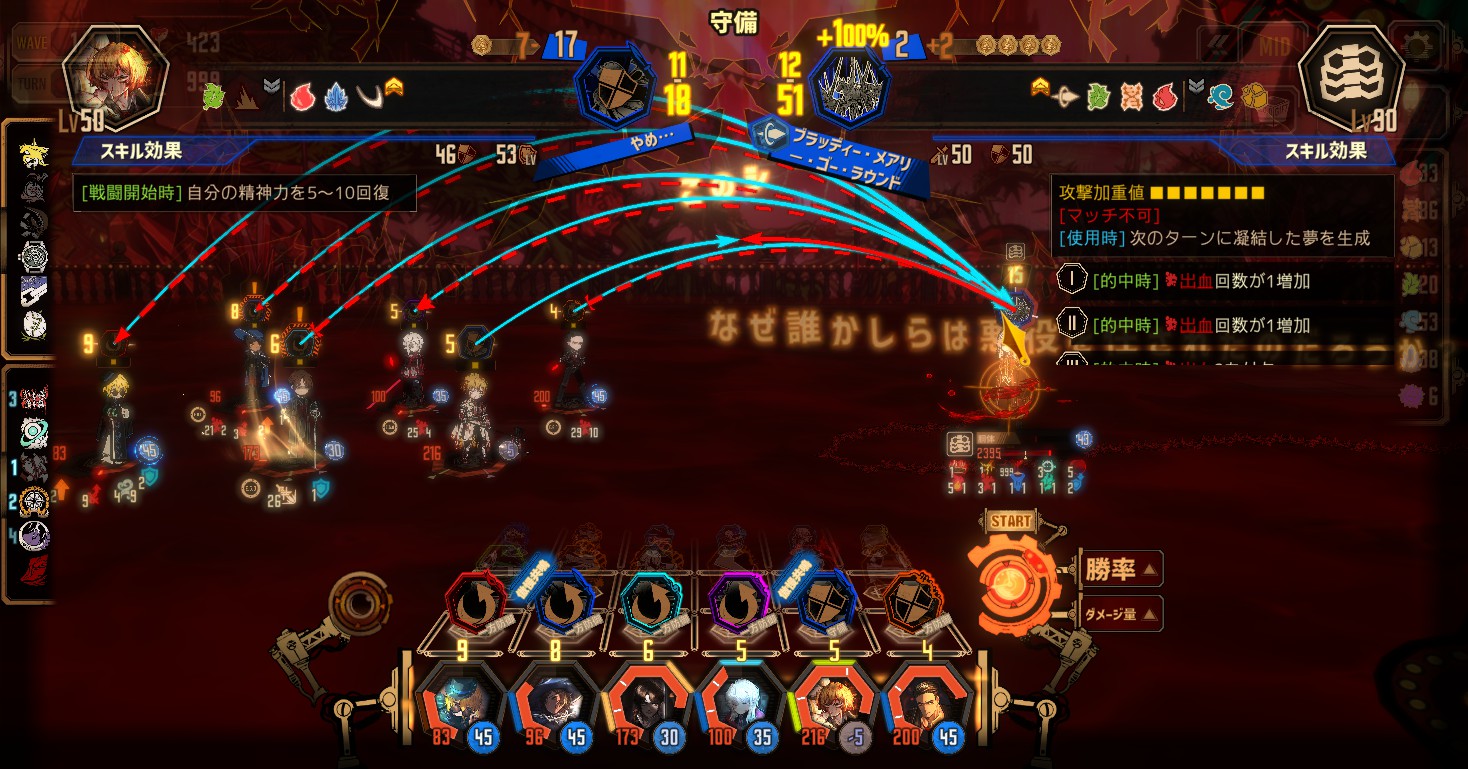Screen dimensions: 1468x769
Task: Select the orange-framed shield guard skill slot
Action: [x=917, y=604]
